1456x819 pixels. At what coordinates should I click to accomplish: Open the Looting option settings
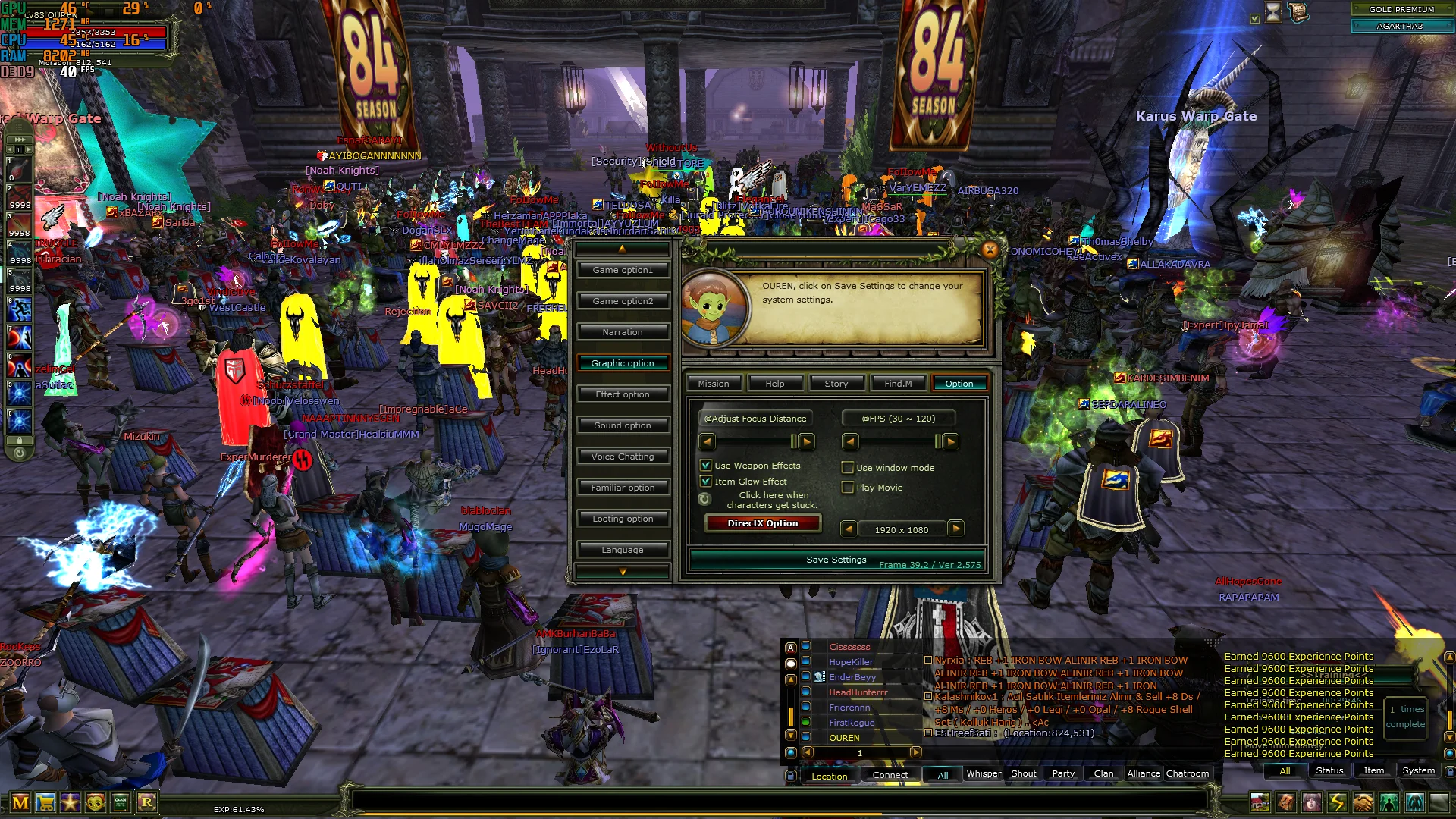[622, 519]
